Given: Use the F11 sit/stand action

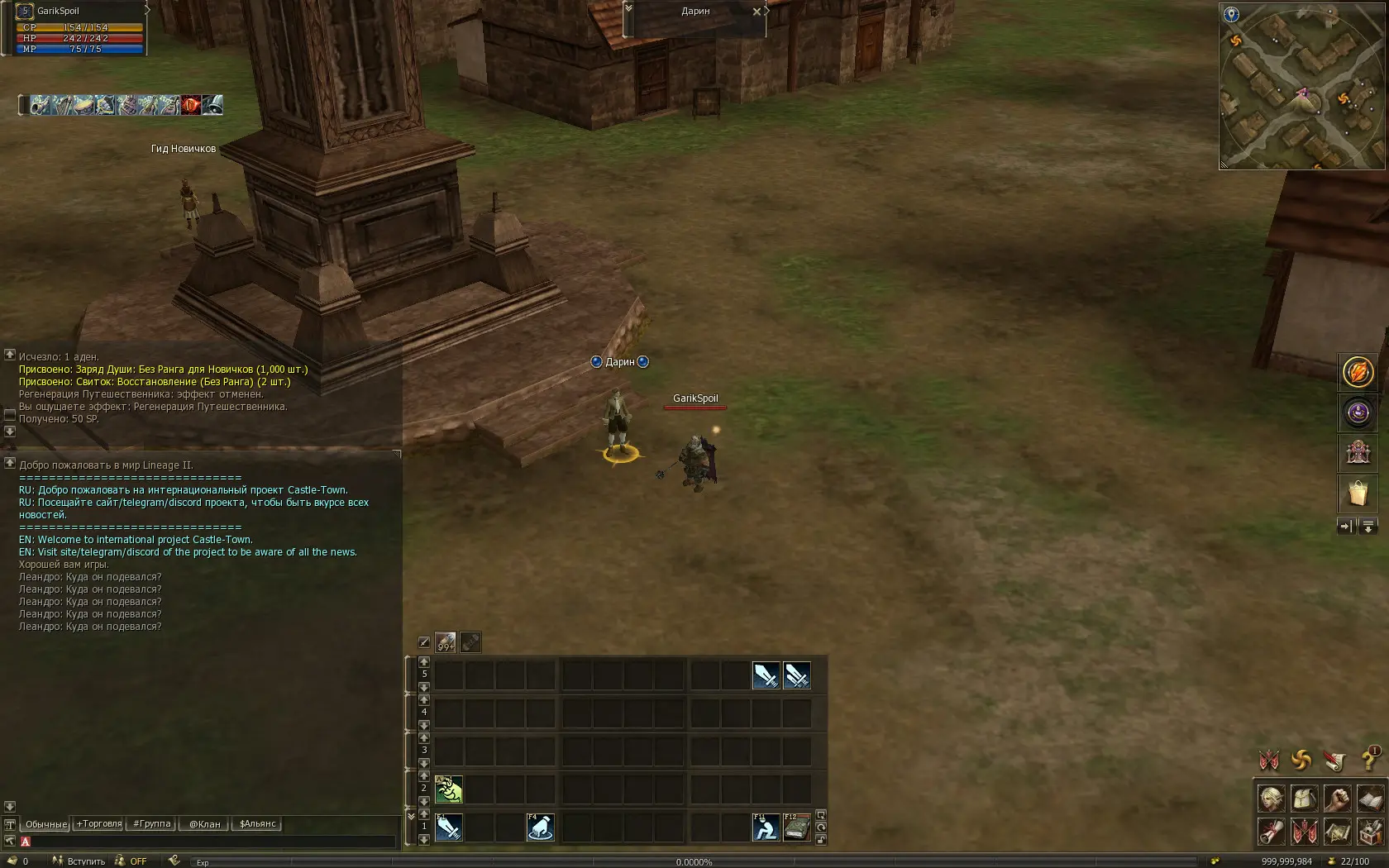Looking at the screenshot, I should (x=766, y=827).
